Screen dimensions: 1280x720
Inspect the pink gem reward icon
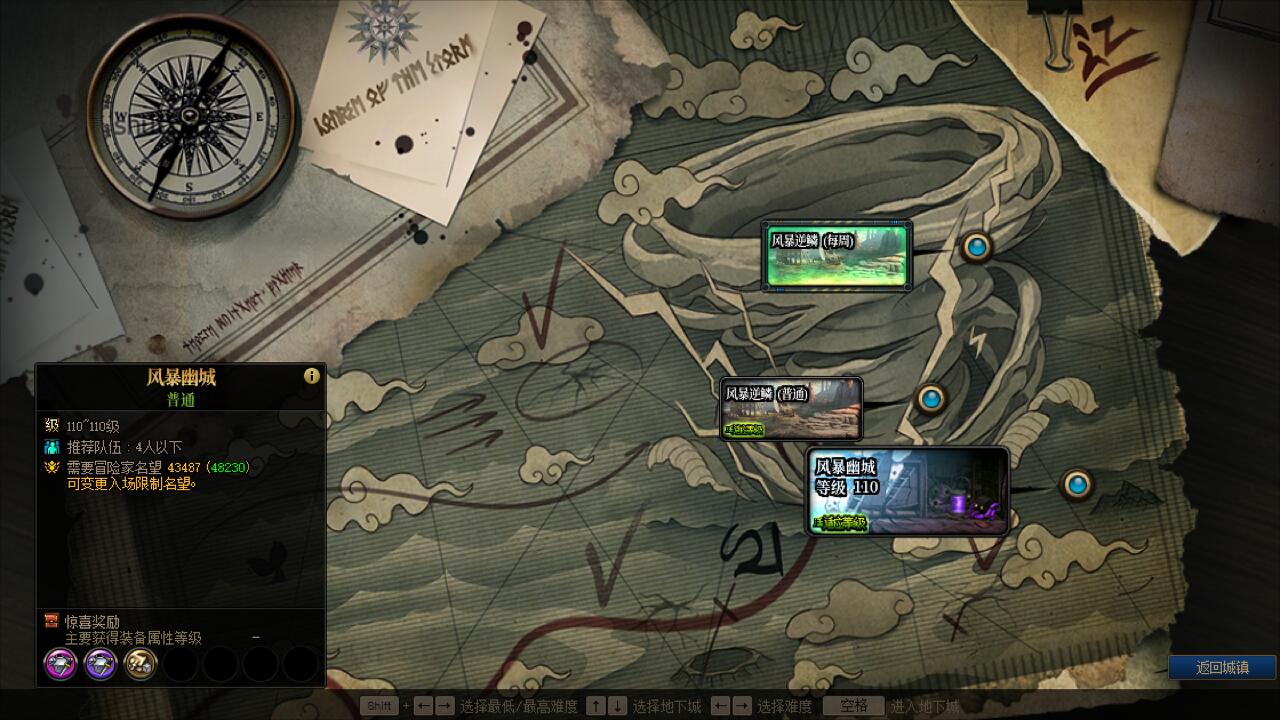[x=61, y=664]
